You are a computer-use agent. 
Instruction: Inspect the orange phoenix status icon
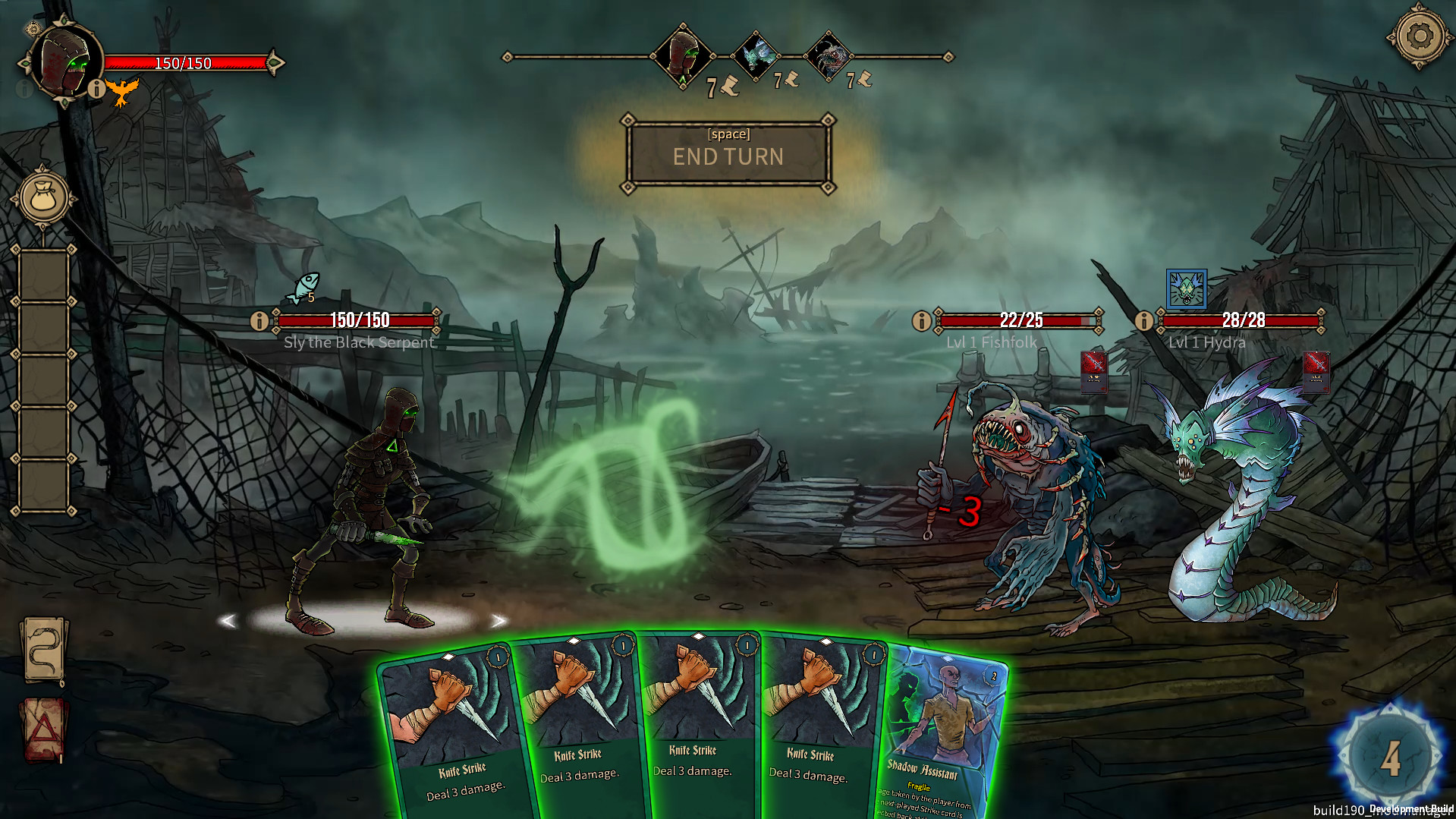tap(122, 93)
